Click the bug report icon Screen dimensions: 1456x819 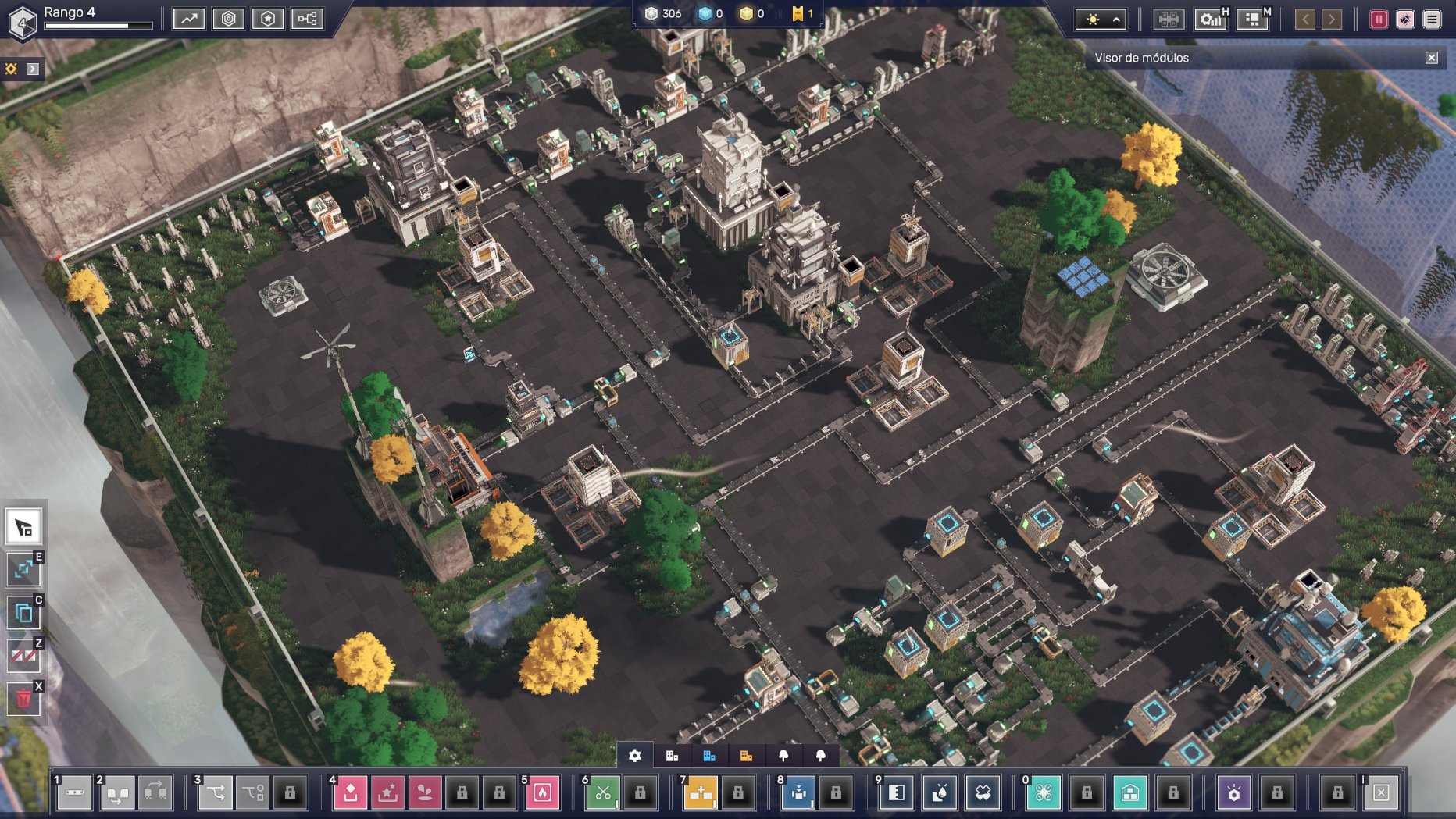pos(1405,20)
